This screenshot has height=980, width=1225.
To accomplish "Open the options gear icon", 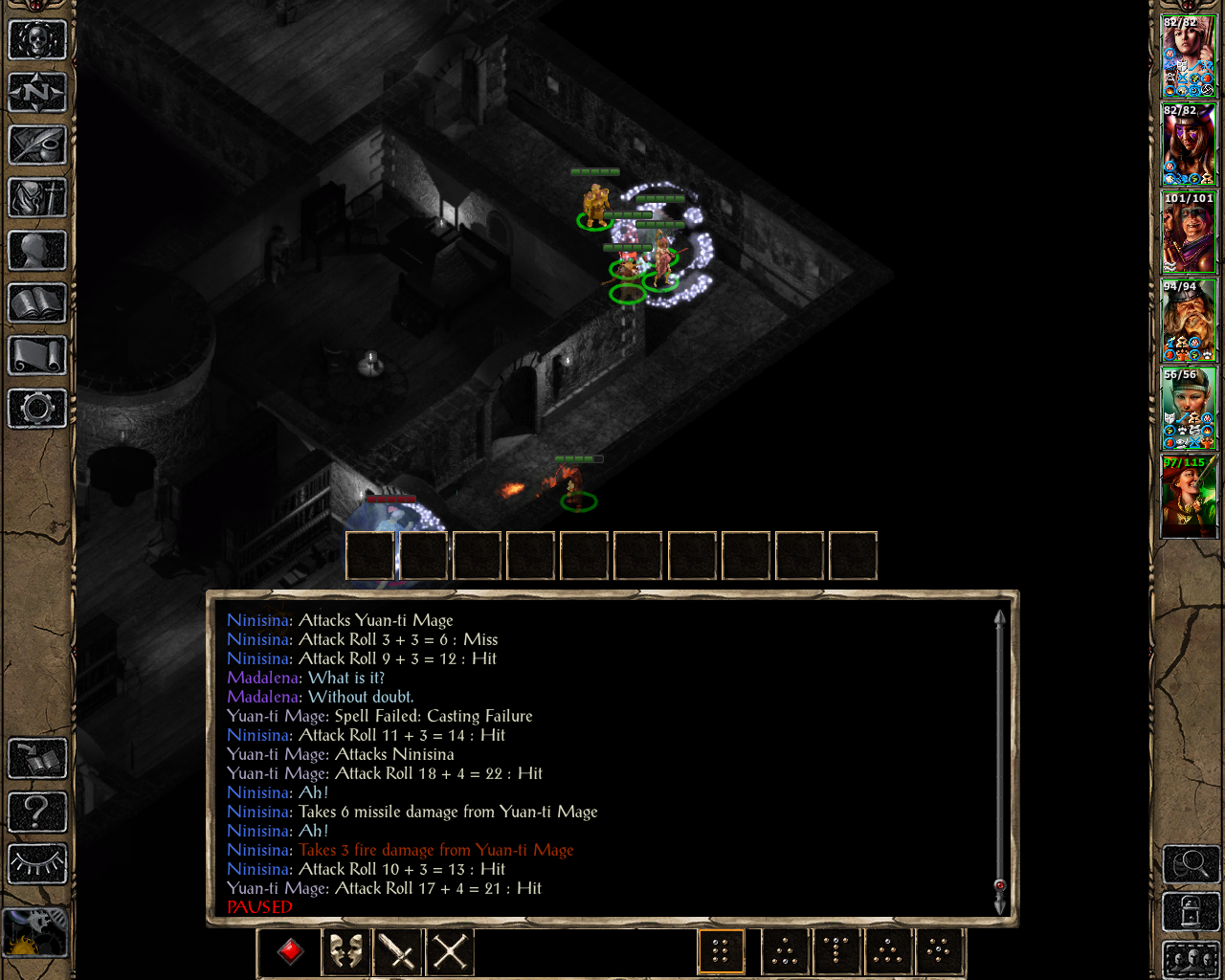I will pyautogui.click(x=37, y=409).
